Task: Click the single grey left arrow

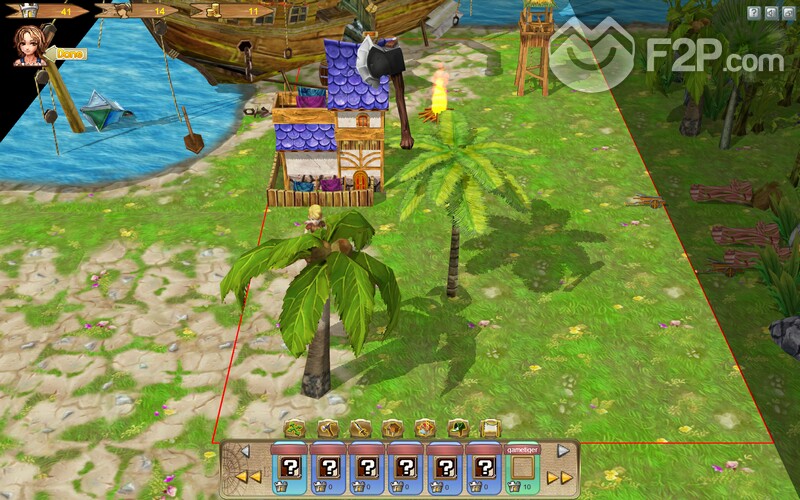Action: (245, 451)
